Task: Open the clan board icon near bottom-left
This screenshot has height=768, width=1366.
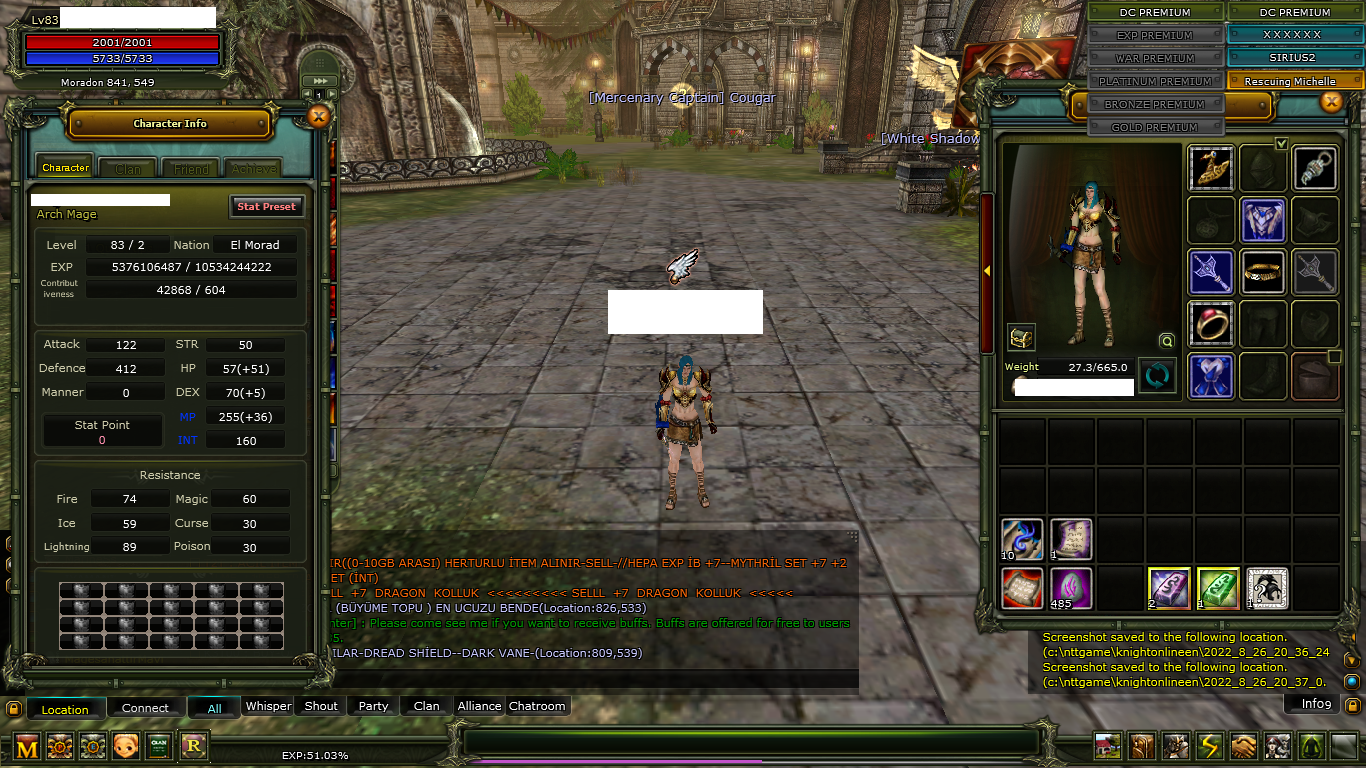Action: pyautogui.click(x=159, y=746)
